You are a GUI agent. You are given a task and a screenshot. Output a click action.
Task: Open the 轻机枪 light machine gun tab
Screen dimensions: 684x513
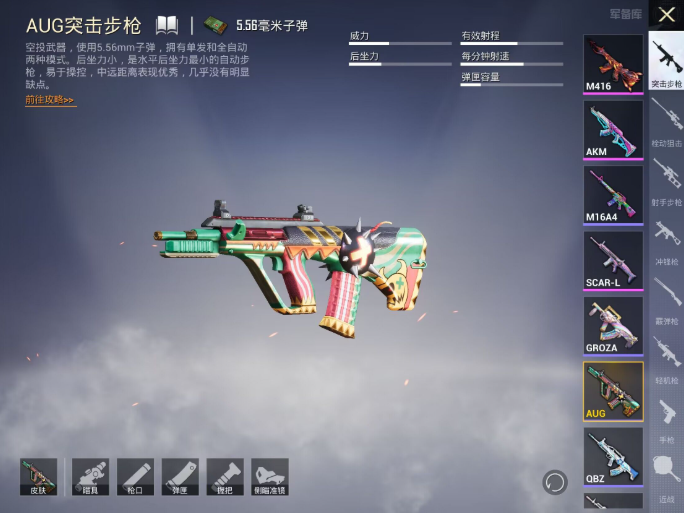(666, 358)
